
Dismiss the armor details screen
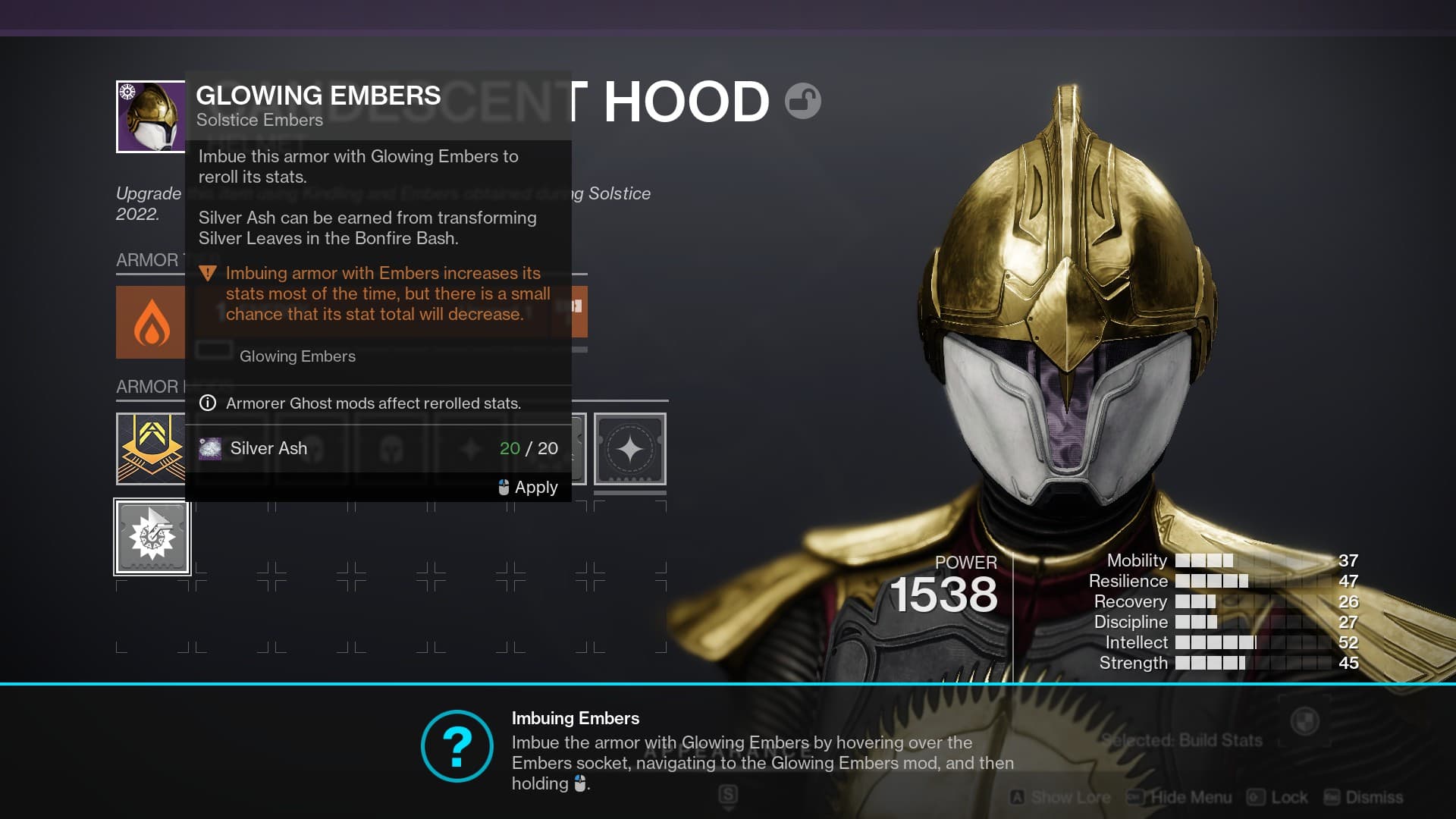pyautogui.click(x=1364, y=797)
